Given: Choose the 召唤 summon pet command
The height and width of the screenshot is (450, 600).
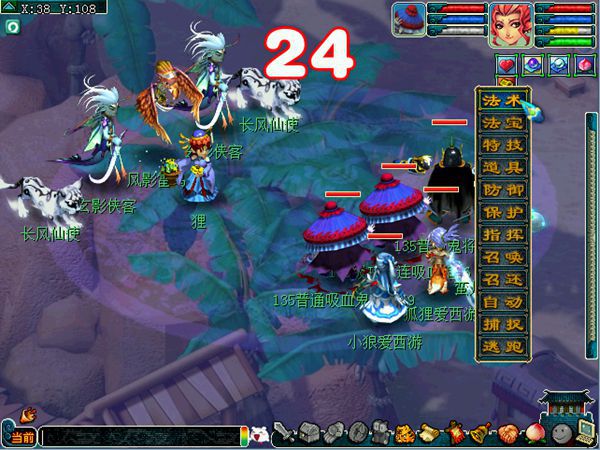Looking at the screenshot, I should 501,257.
